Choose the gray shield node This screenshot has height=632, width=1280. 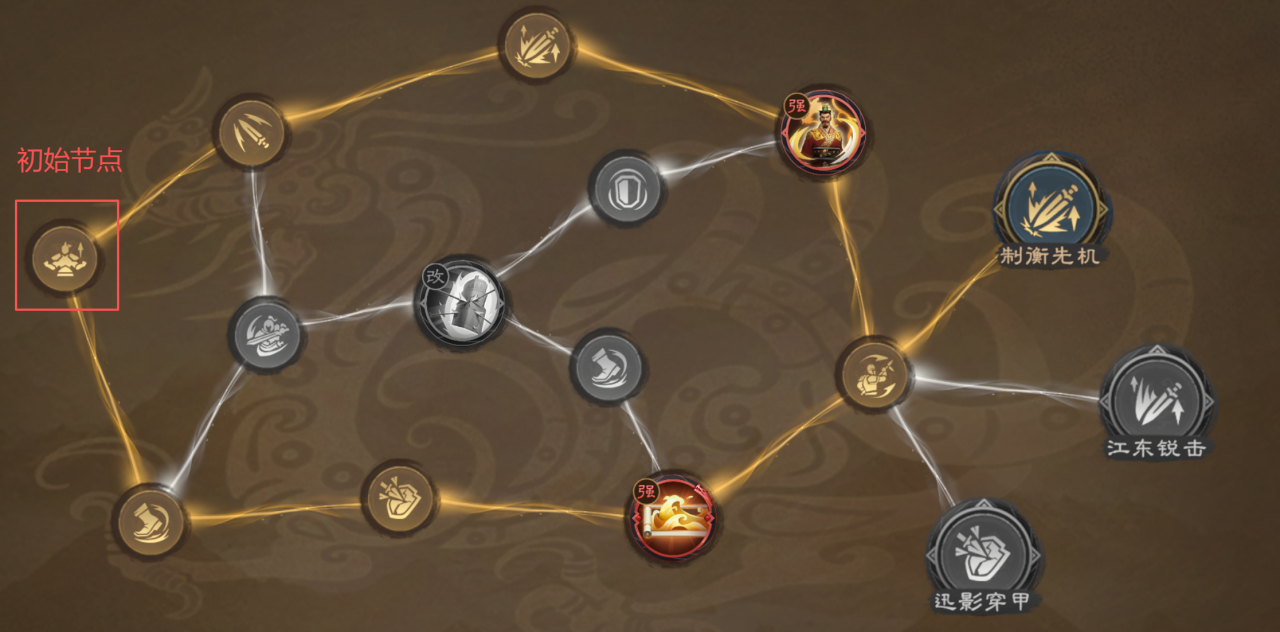623,189
